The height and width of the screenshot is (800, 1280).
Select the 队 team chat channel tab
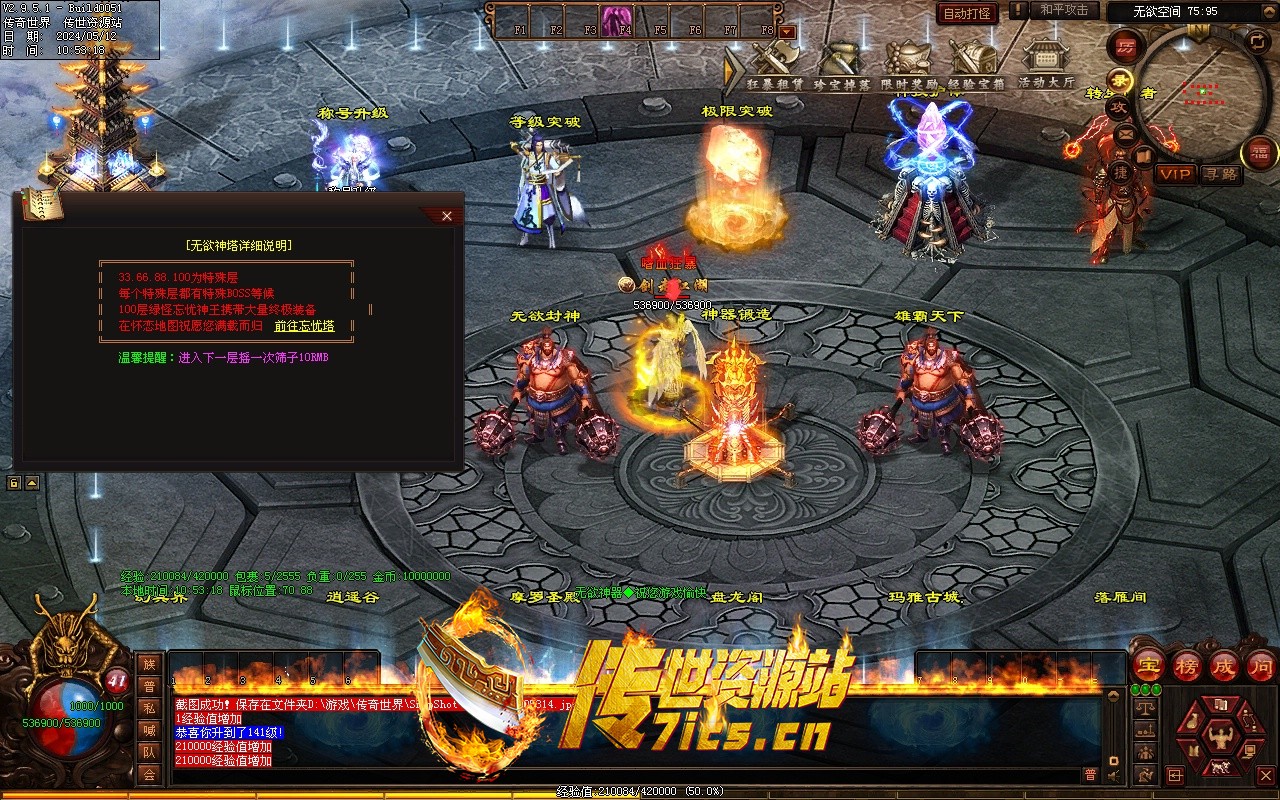point(149,752)
